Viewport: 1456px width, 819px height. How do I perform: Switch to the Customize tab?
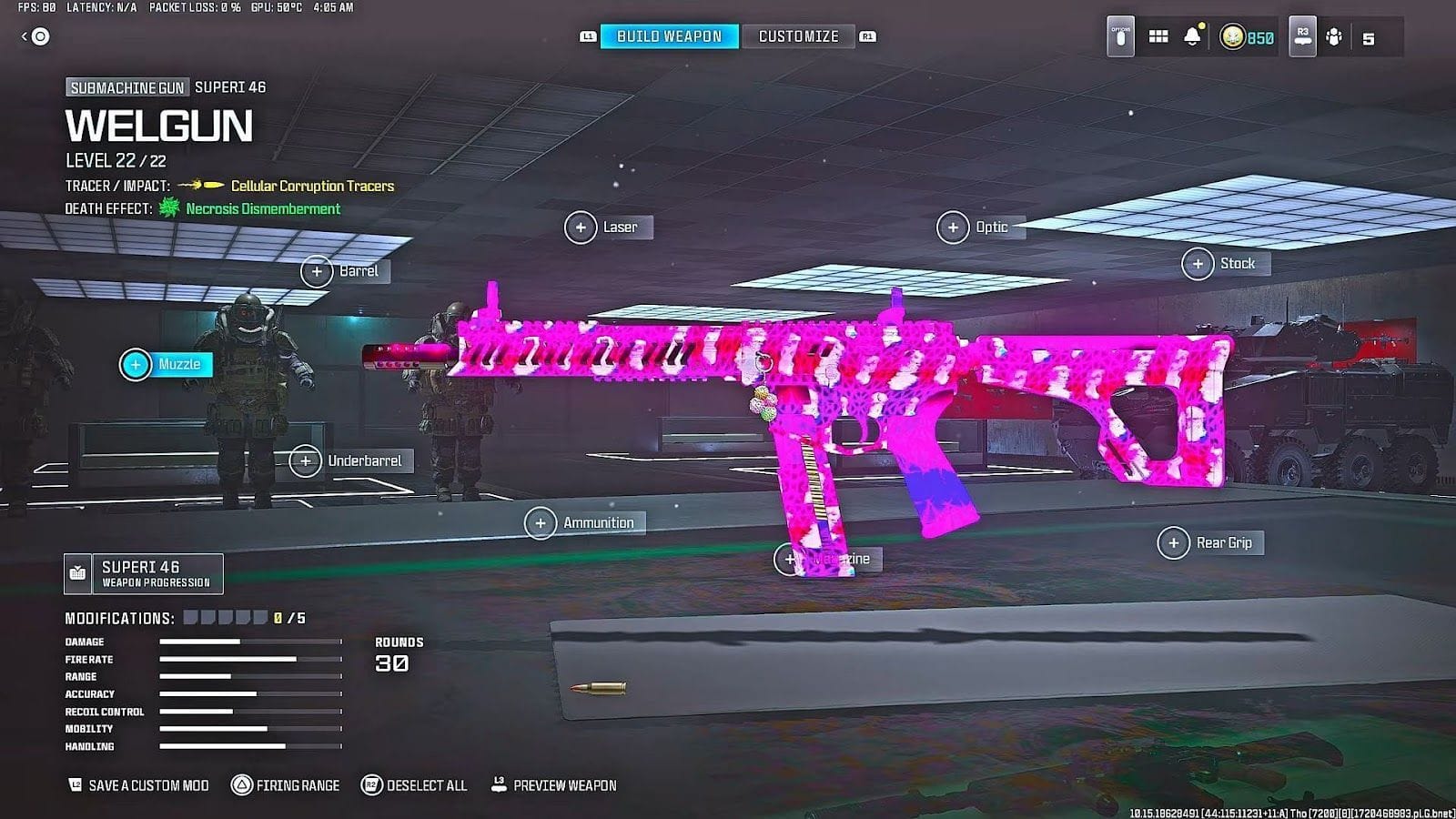tap(798, 36)
